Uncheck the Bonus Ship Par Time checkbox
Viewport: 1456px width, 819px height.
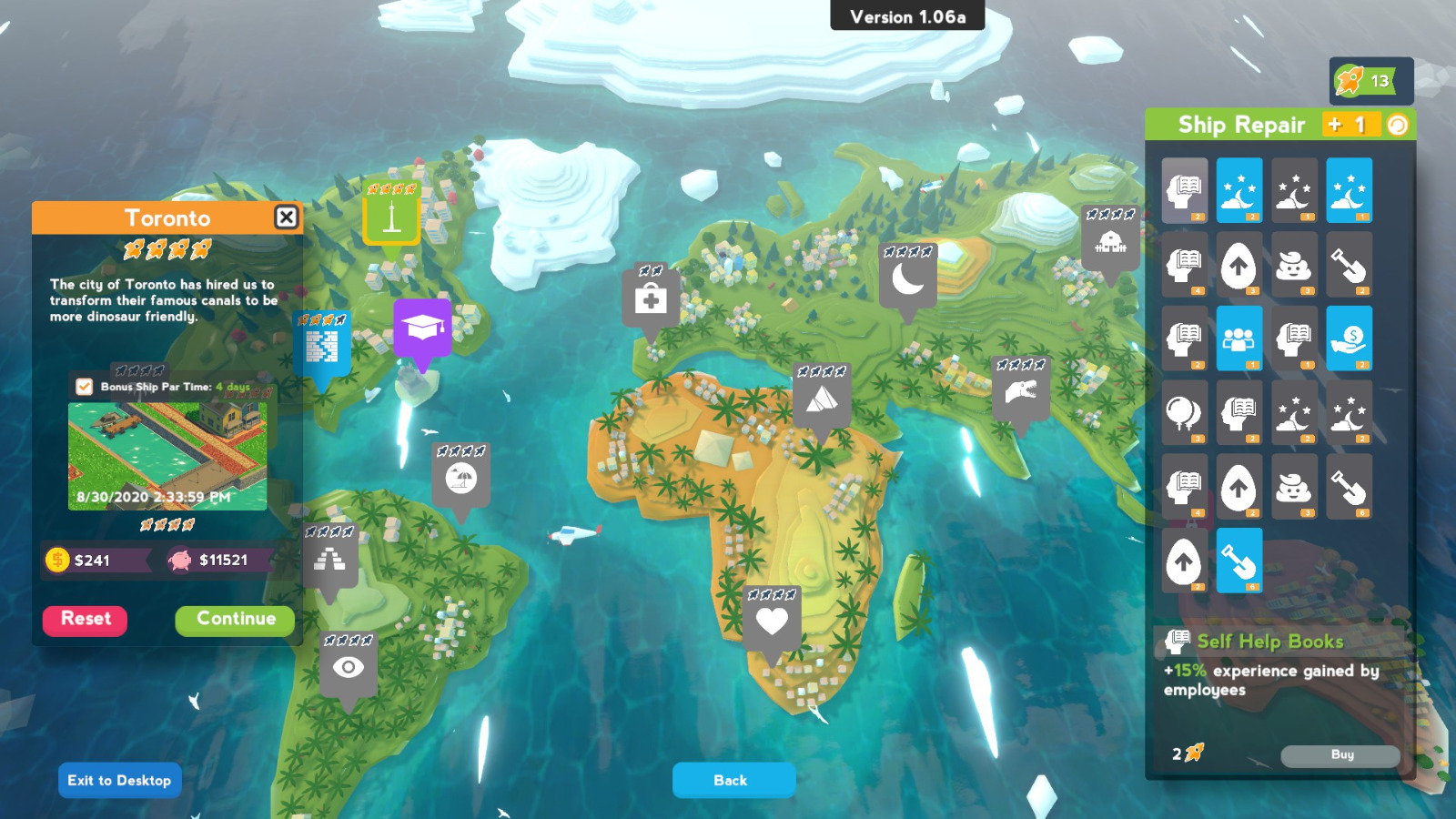pos(84,387)
